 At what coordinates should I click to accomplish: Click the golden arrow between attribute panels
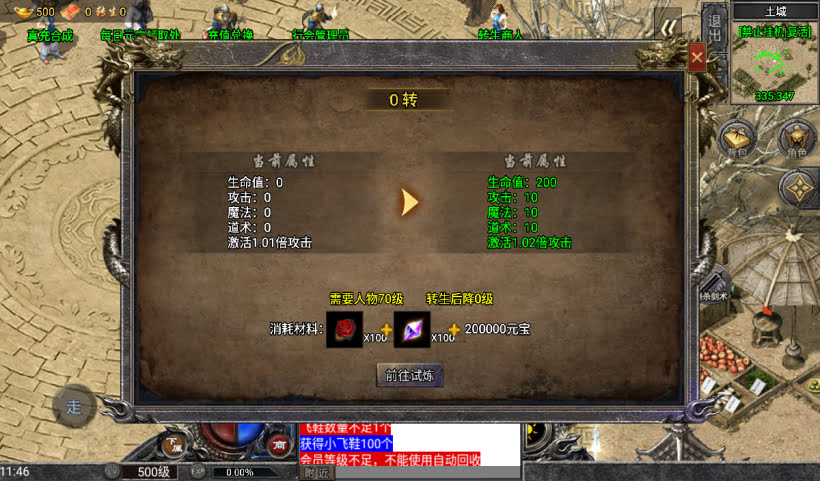pyautogui.click(x=409, y=201)
